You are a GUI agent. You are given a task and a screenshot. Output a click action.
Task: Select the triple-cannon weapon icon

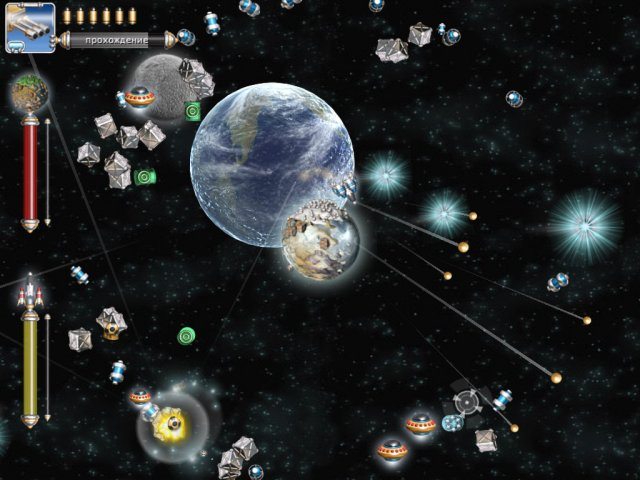pos(29,27)
